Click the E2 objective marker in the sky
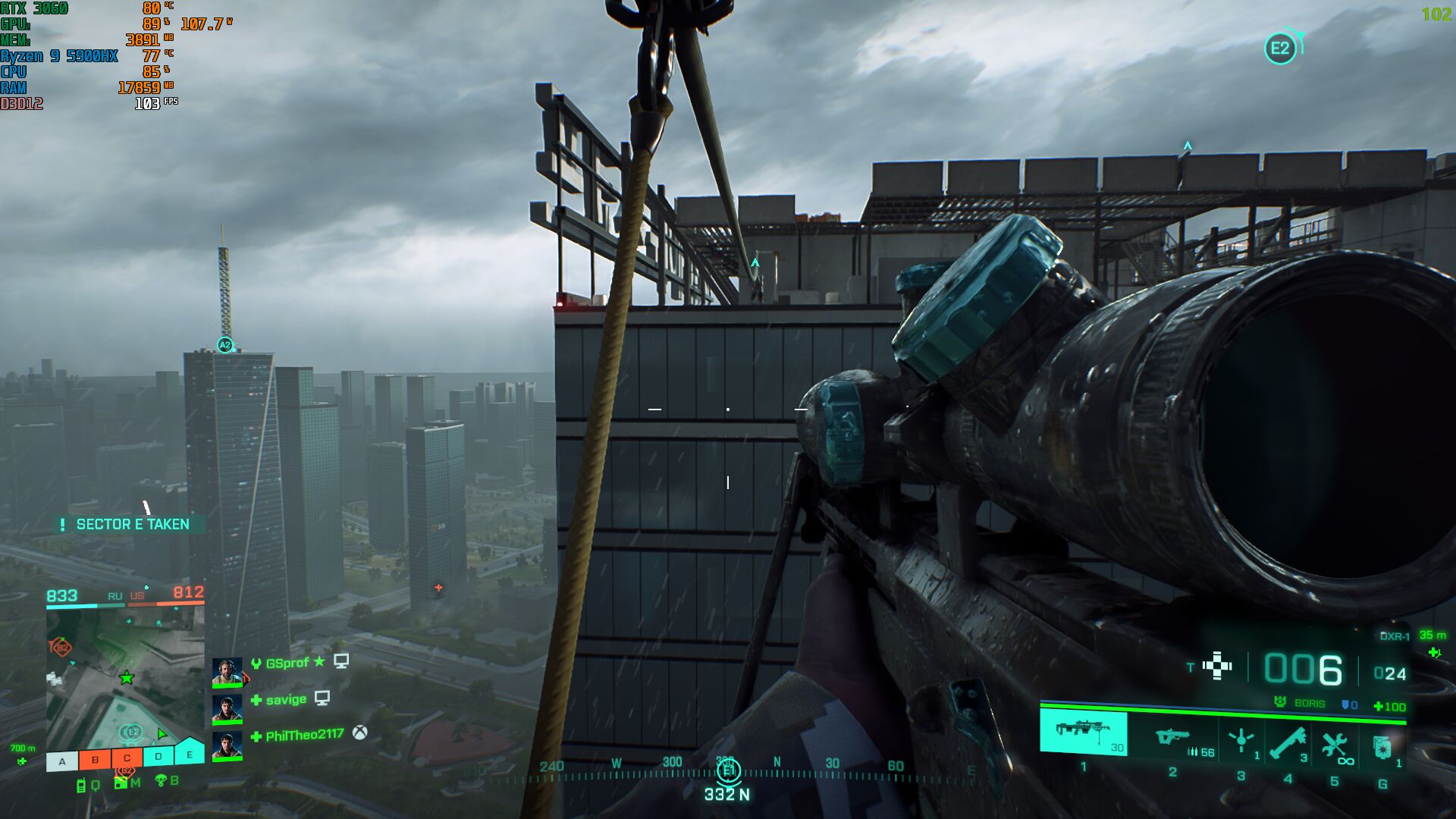 point(1280,49)
